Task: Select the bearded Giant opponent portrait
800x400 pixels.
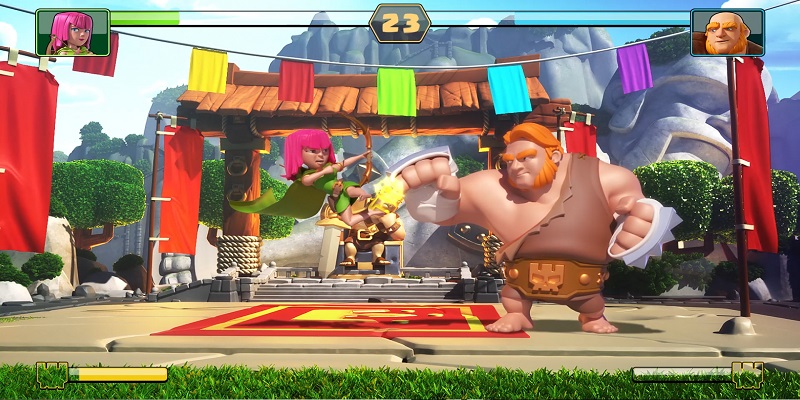Action: coord(727,32)
